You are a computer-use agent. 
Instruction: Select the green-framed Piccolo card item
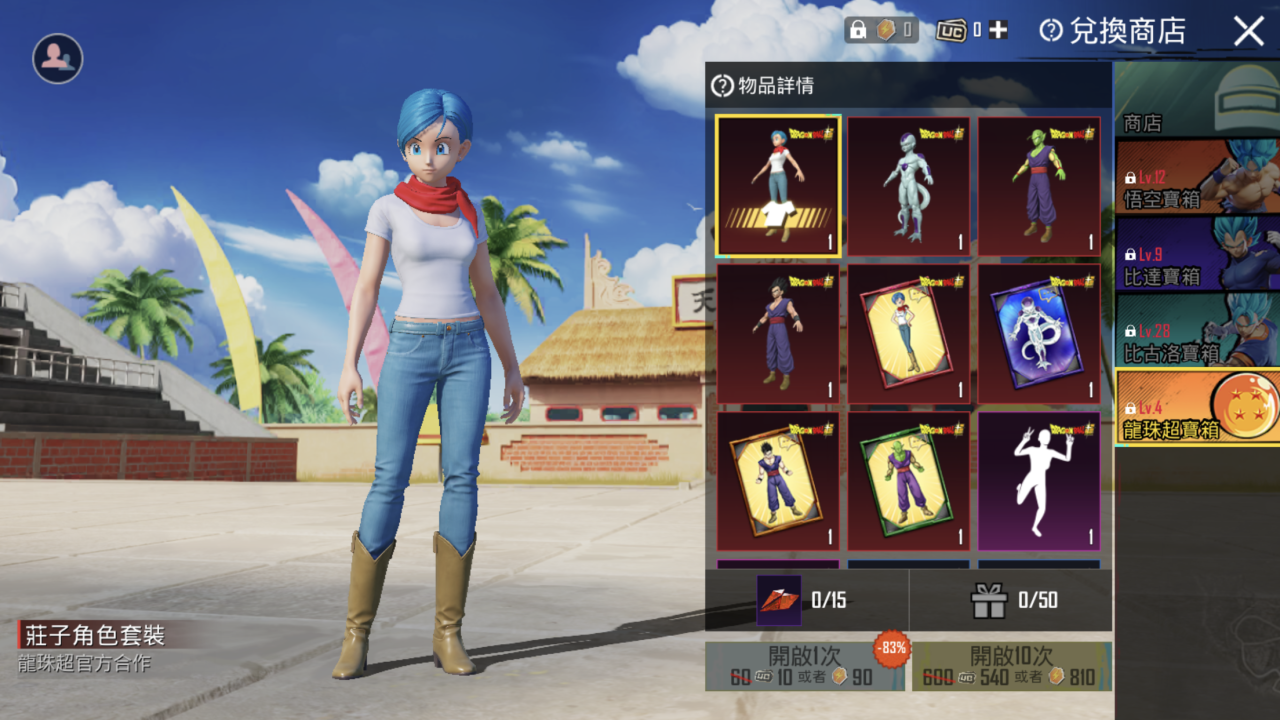click(x=909, y=481)
